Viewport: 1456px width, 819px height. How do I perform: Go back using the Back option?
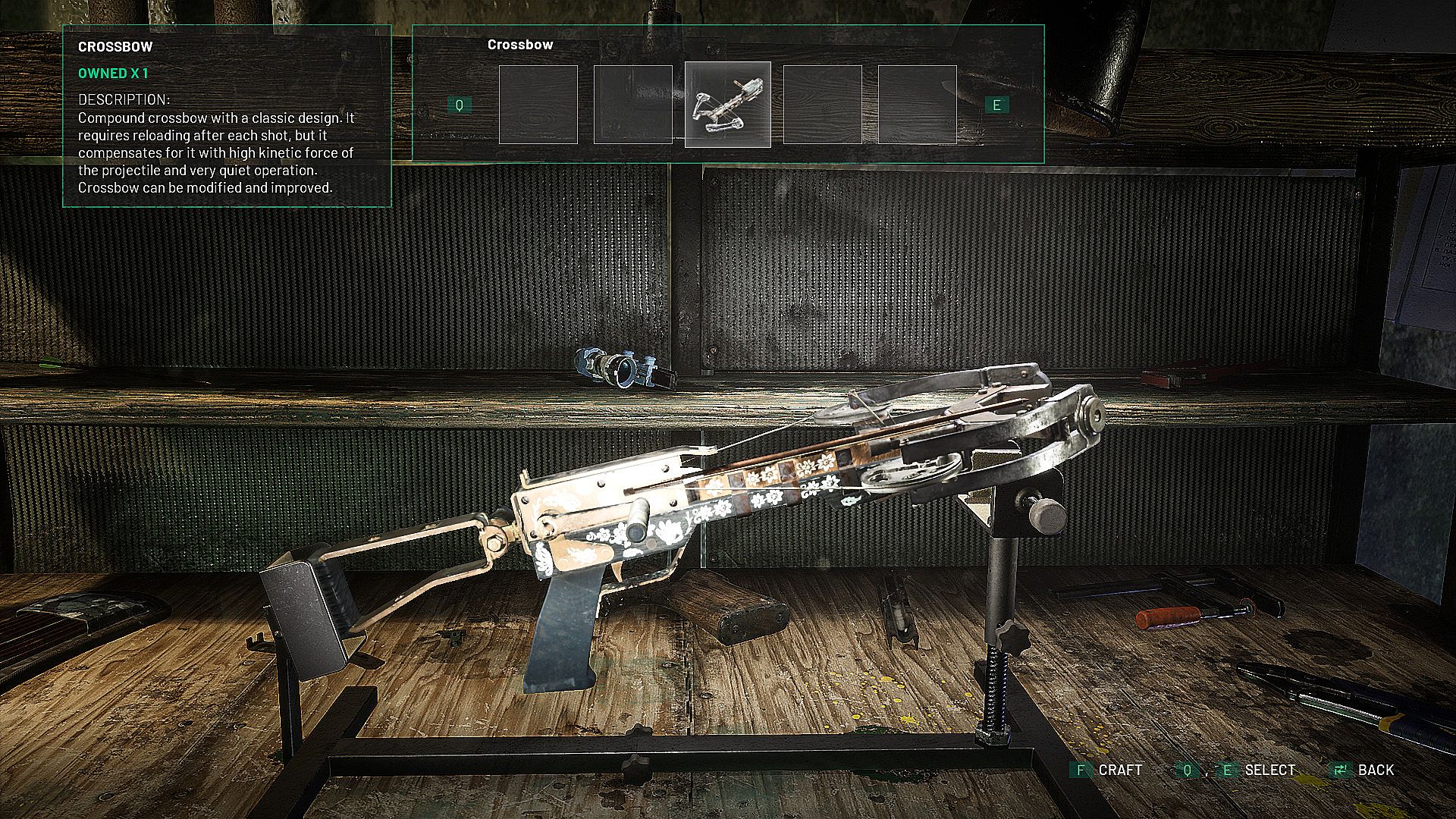click(1363, 770)
